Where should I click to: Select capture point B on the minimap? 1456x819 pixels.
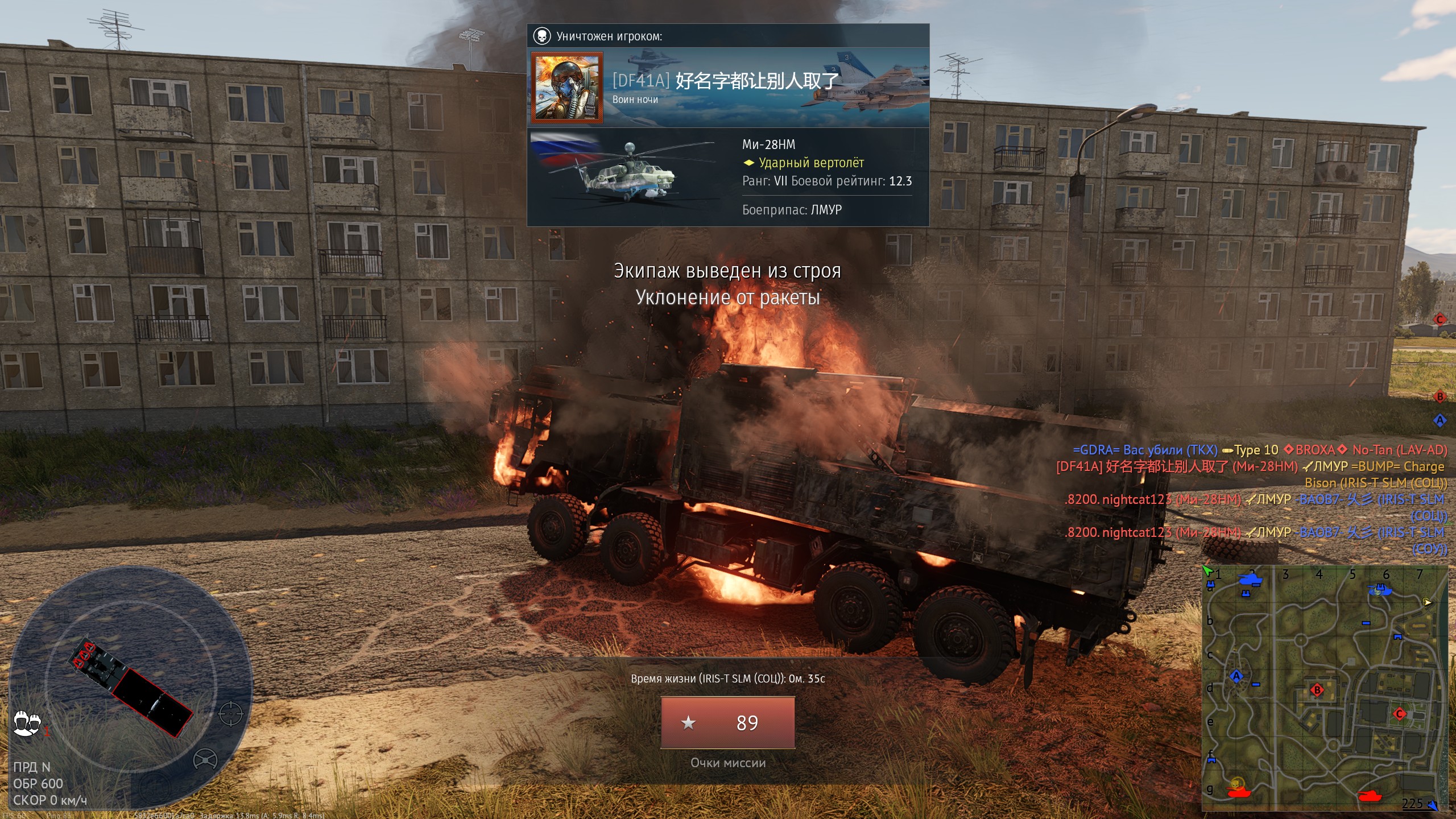pyautogui.click(x=1317, y=690)
